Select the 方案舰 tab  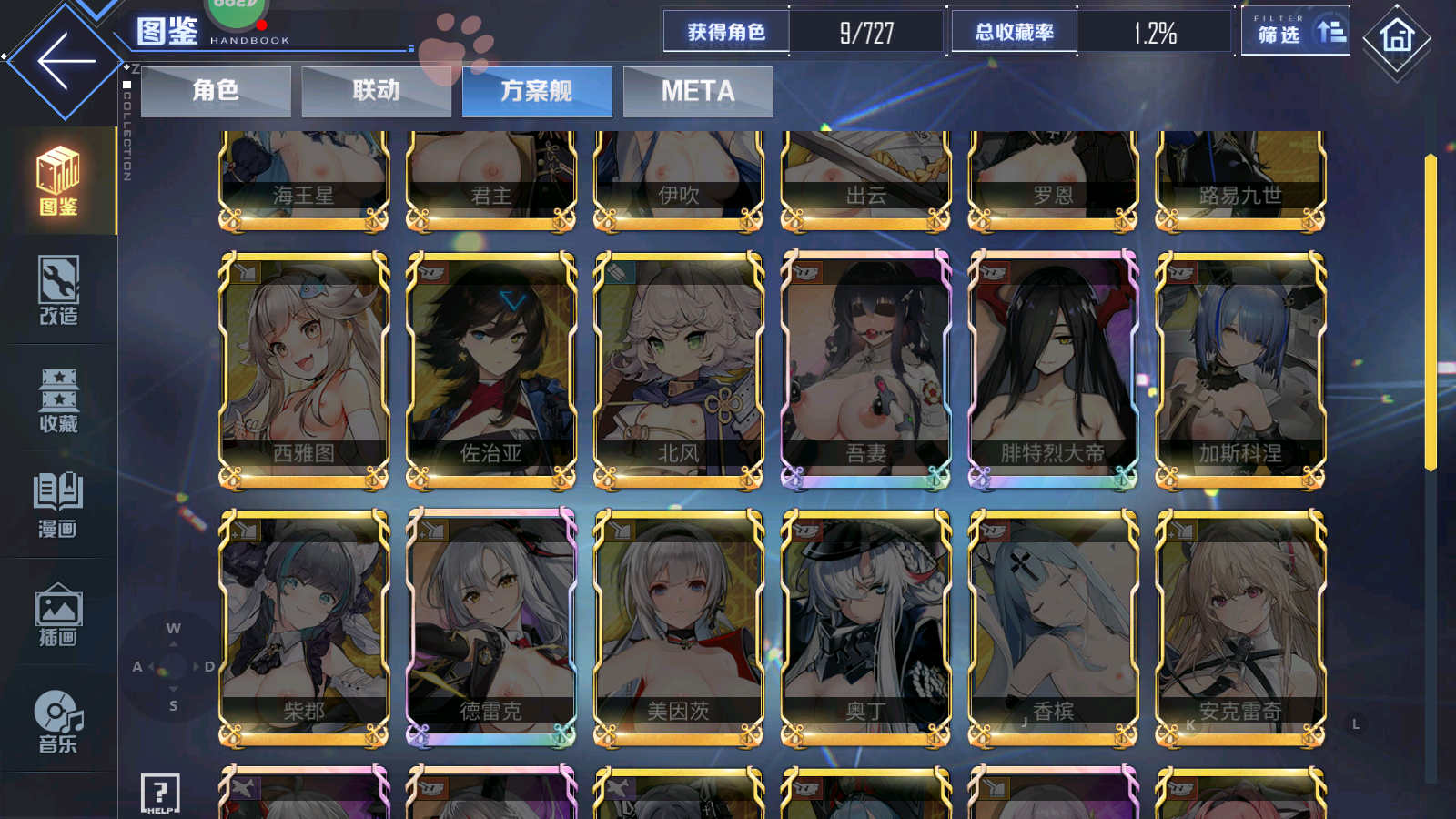click(537, 91)
